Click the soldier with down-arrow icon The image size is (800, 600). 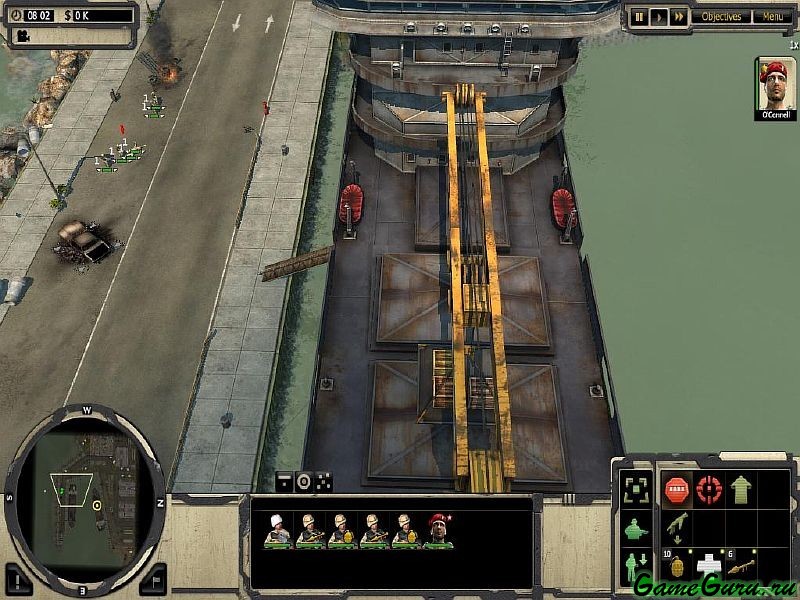coord(635,566)
